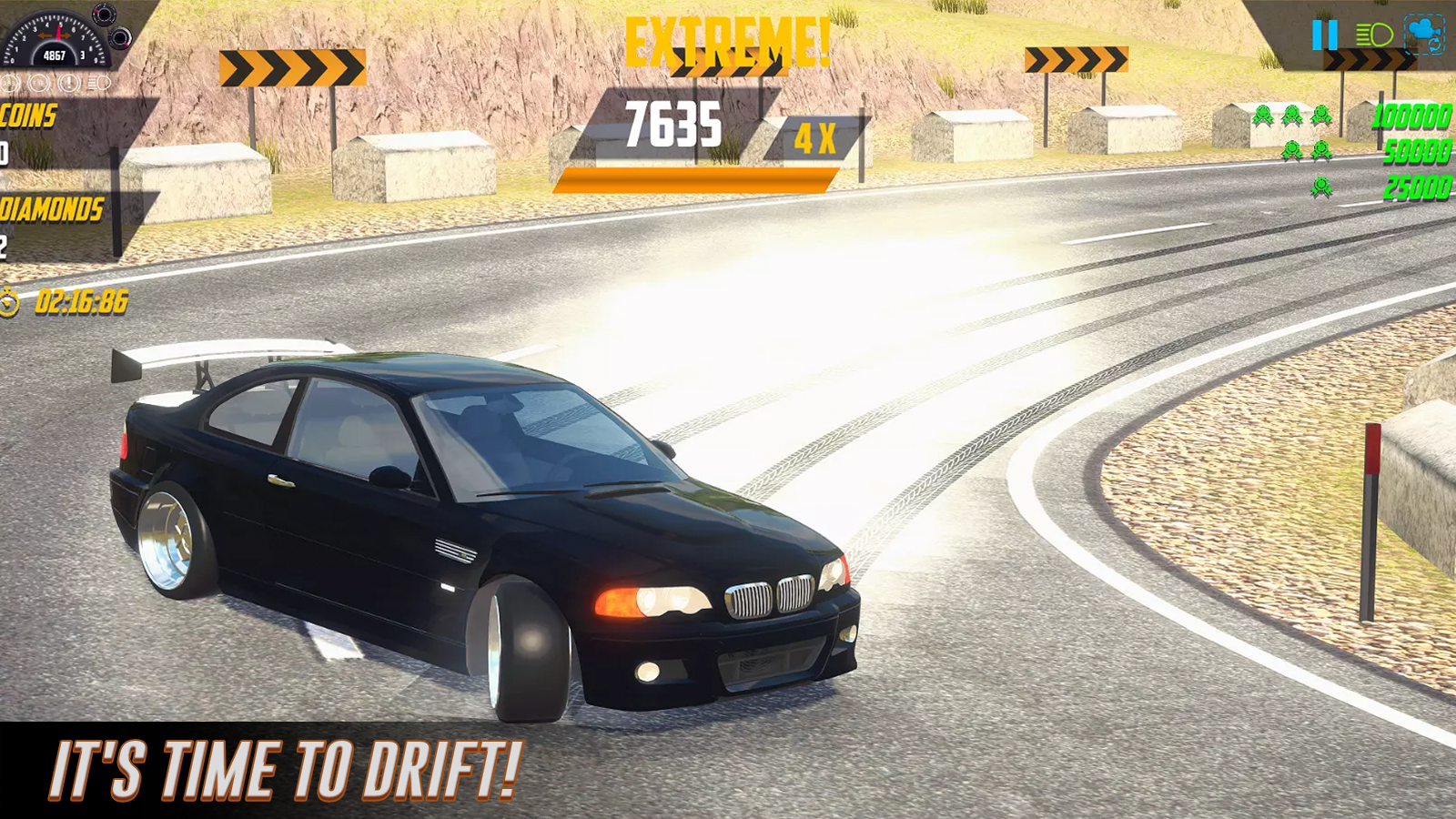The height and width of the screenshot is (819, 1456).
Task: Pause the game with the blue pause icon
Action: [1325, 35]
